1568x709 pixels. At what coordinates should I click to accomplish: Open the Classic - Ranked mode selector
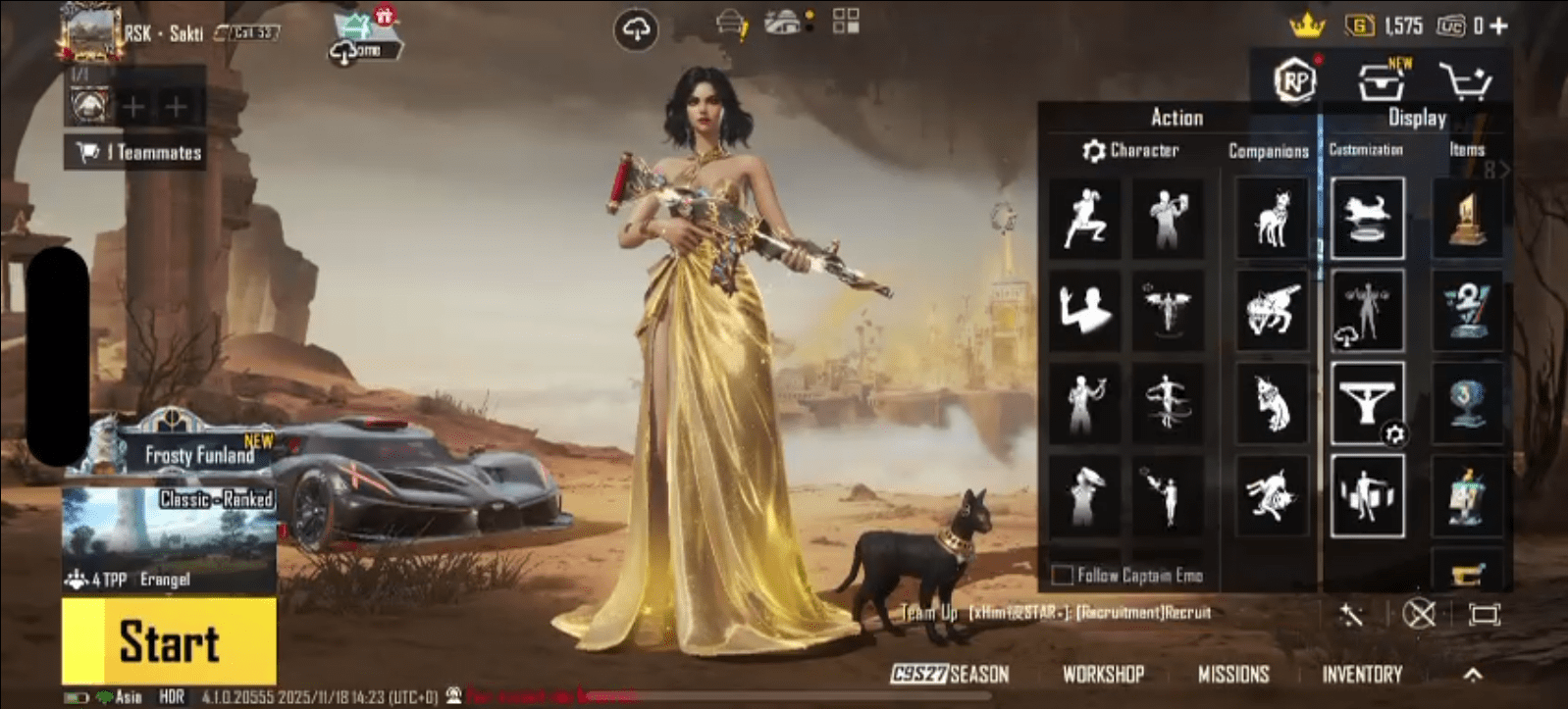coord(217,499)
